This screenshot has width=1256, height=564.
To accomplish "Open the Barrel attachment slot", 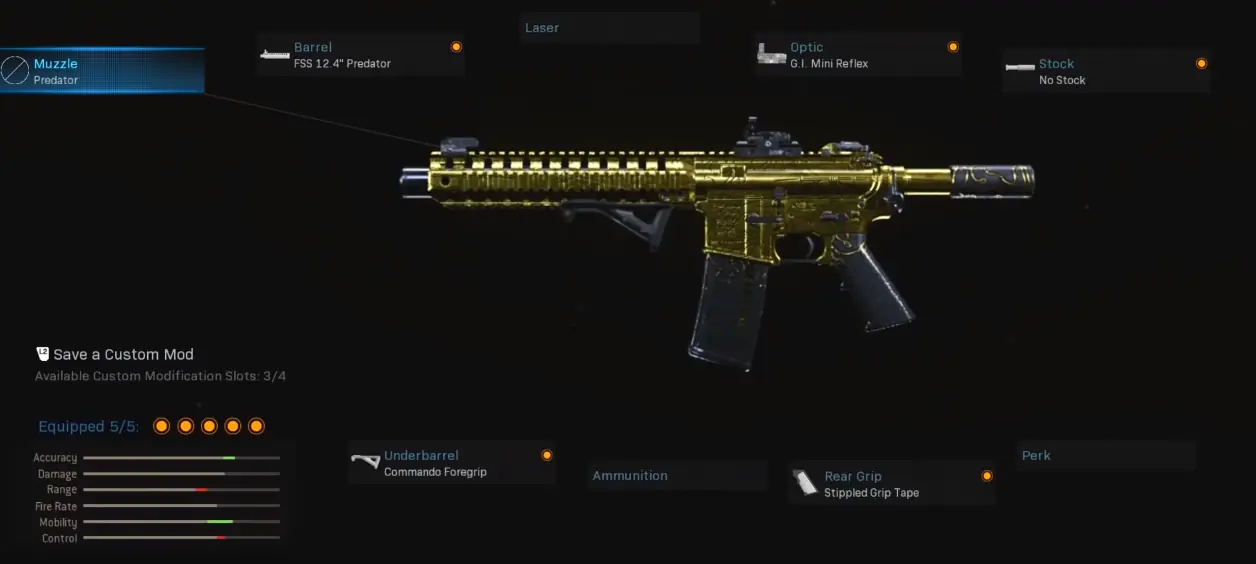I will [360, 55].
